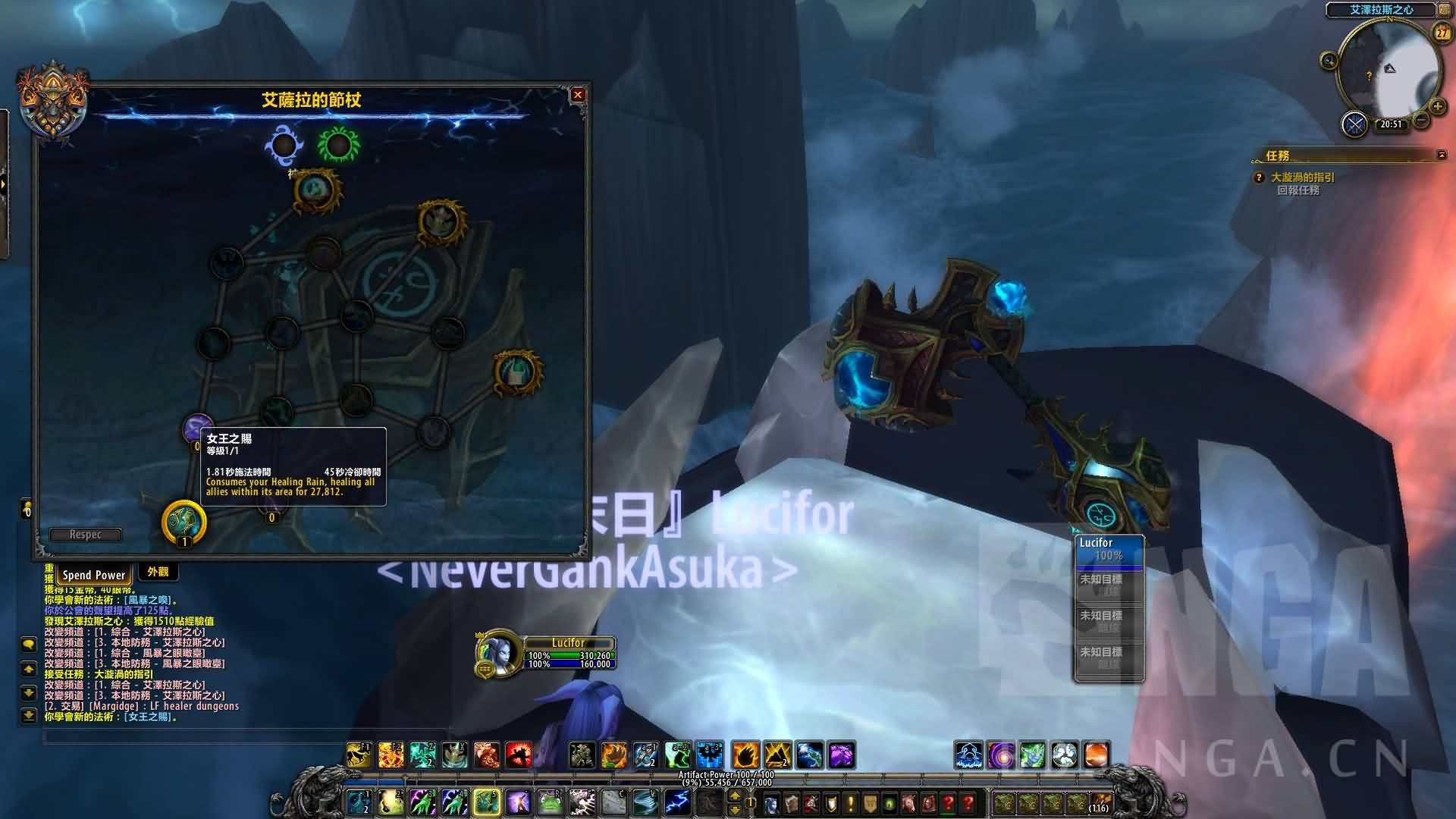
Task: Switch to the Spend Power tab
Action: coord(94,575)
